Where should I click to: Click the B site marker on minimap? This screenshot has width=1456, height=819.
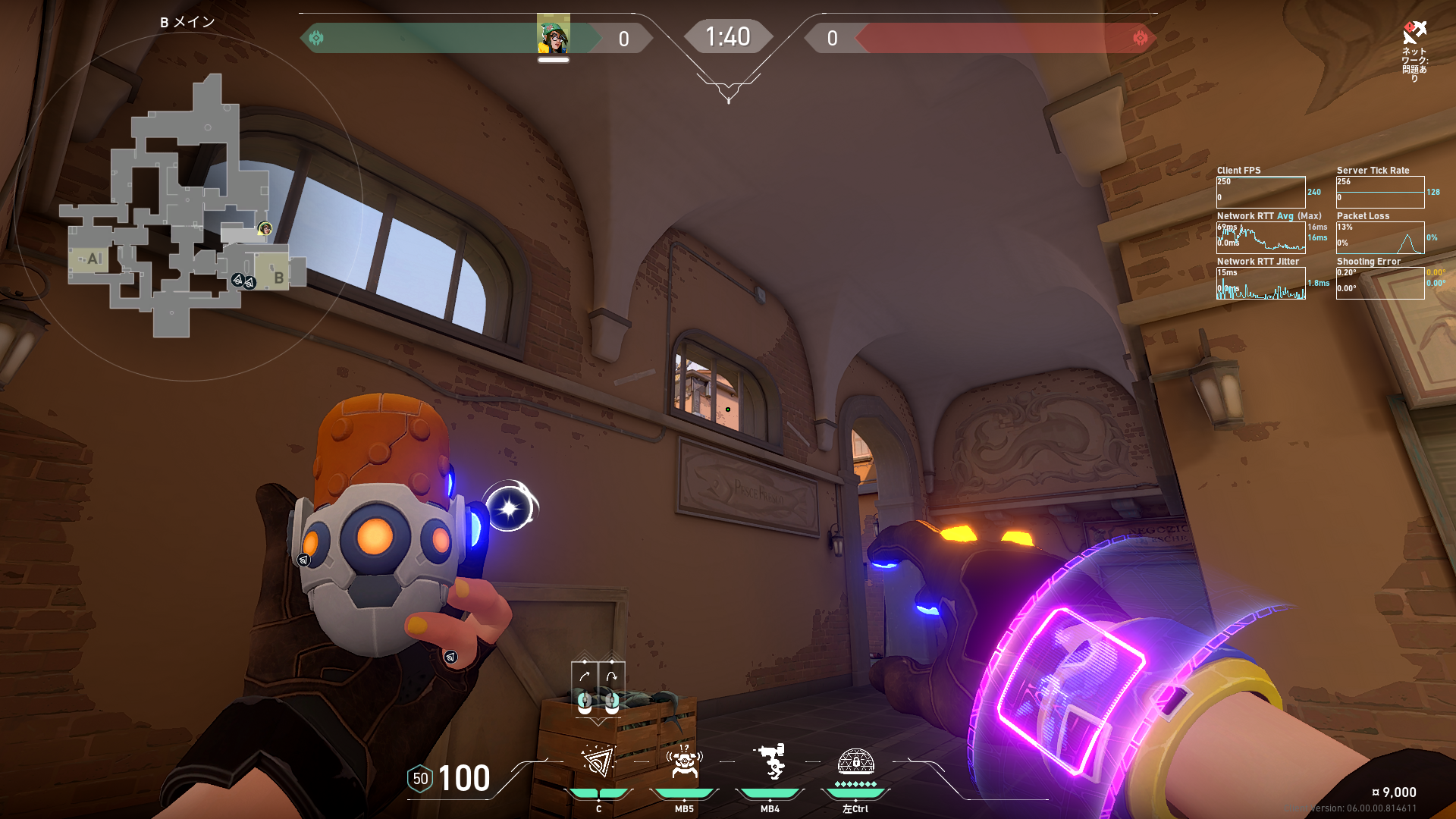click(x=278, y=278)
